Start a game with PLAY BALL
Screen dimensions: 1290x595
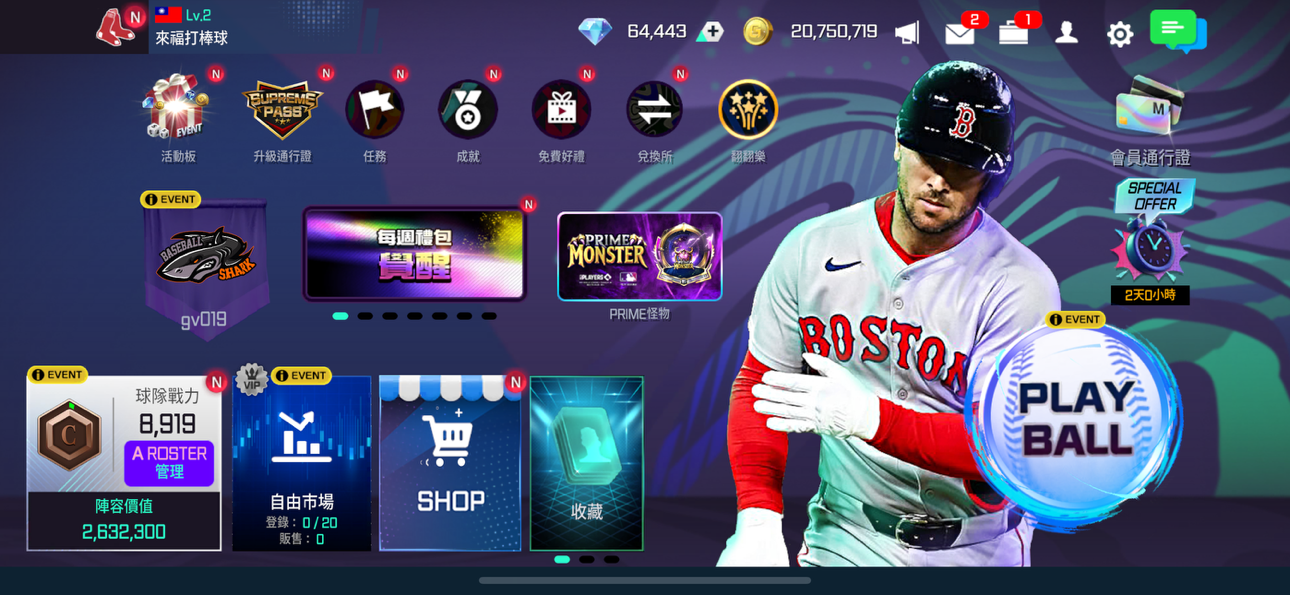click(1075, 422)
